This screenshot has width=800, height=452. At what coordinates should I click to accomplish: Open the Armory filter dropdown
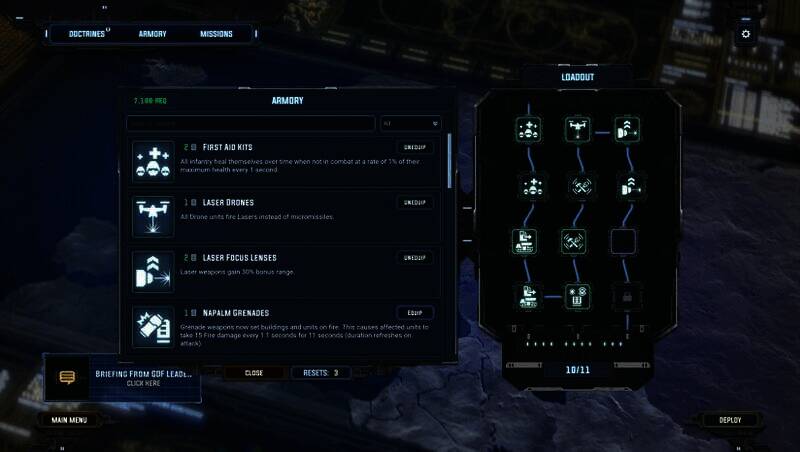point(410,124)
